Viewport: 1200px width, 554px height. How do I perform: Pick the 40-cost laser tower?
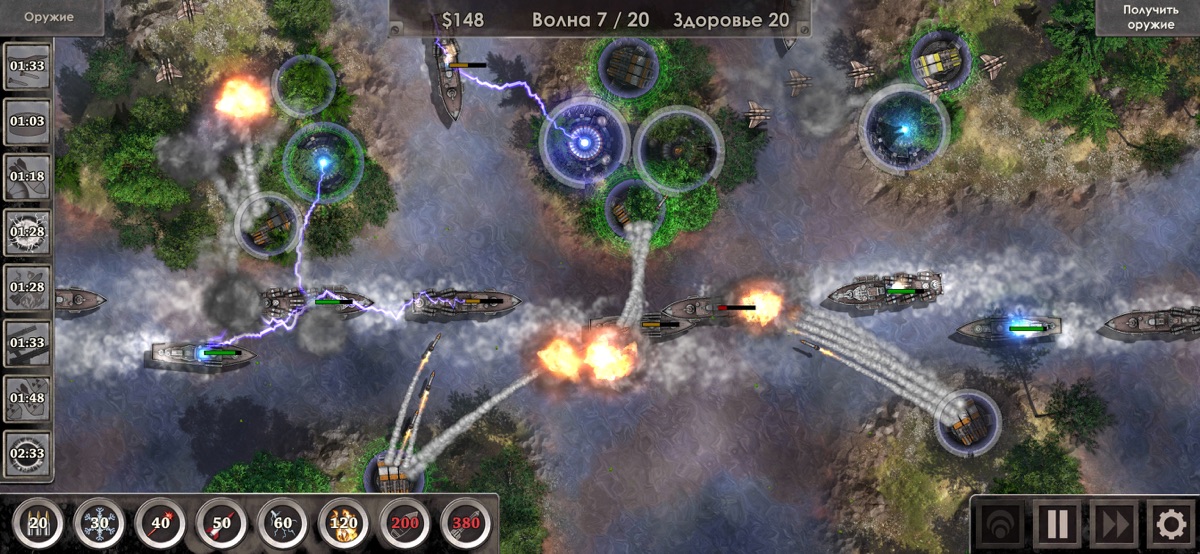(x=160, y=522)
